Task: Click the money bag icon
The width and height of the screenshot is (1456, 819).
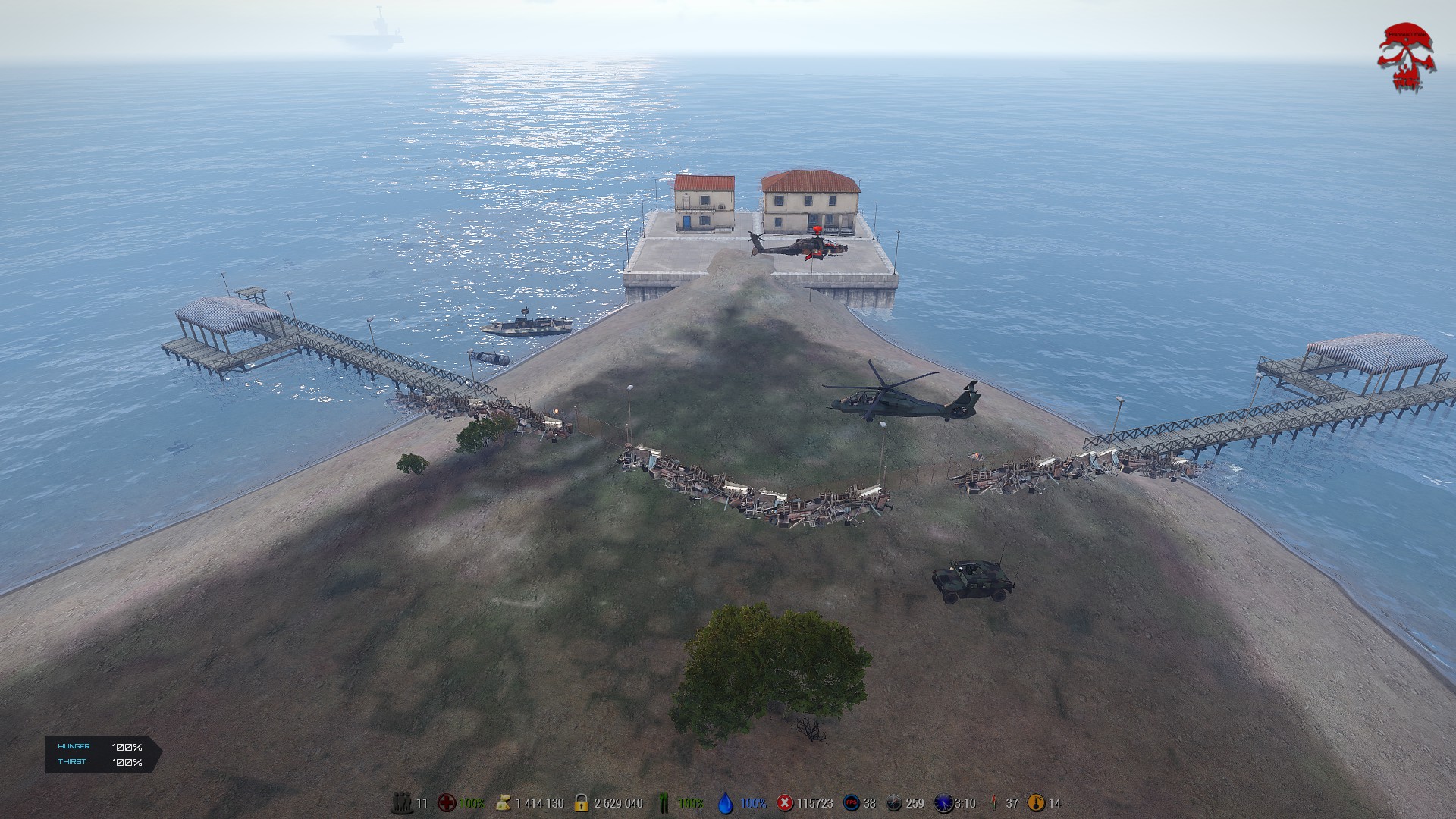Action: [503, 803]
